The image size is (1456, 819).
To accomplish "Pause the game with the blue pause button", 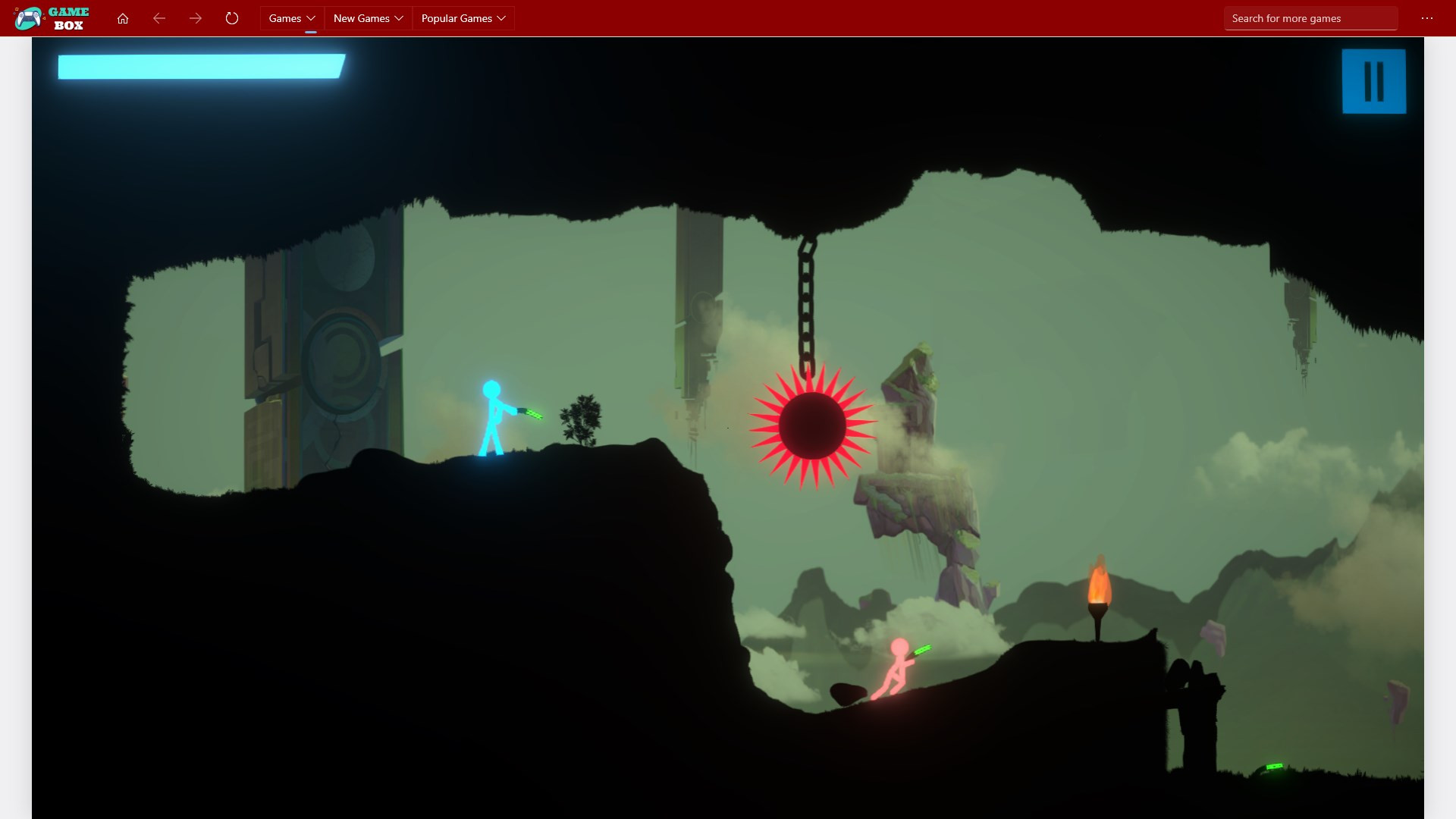I will (x=1373, y=81).
